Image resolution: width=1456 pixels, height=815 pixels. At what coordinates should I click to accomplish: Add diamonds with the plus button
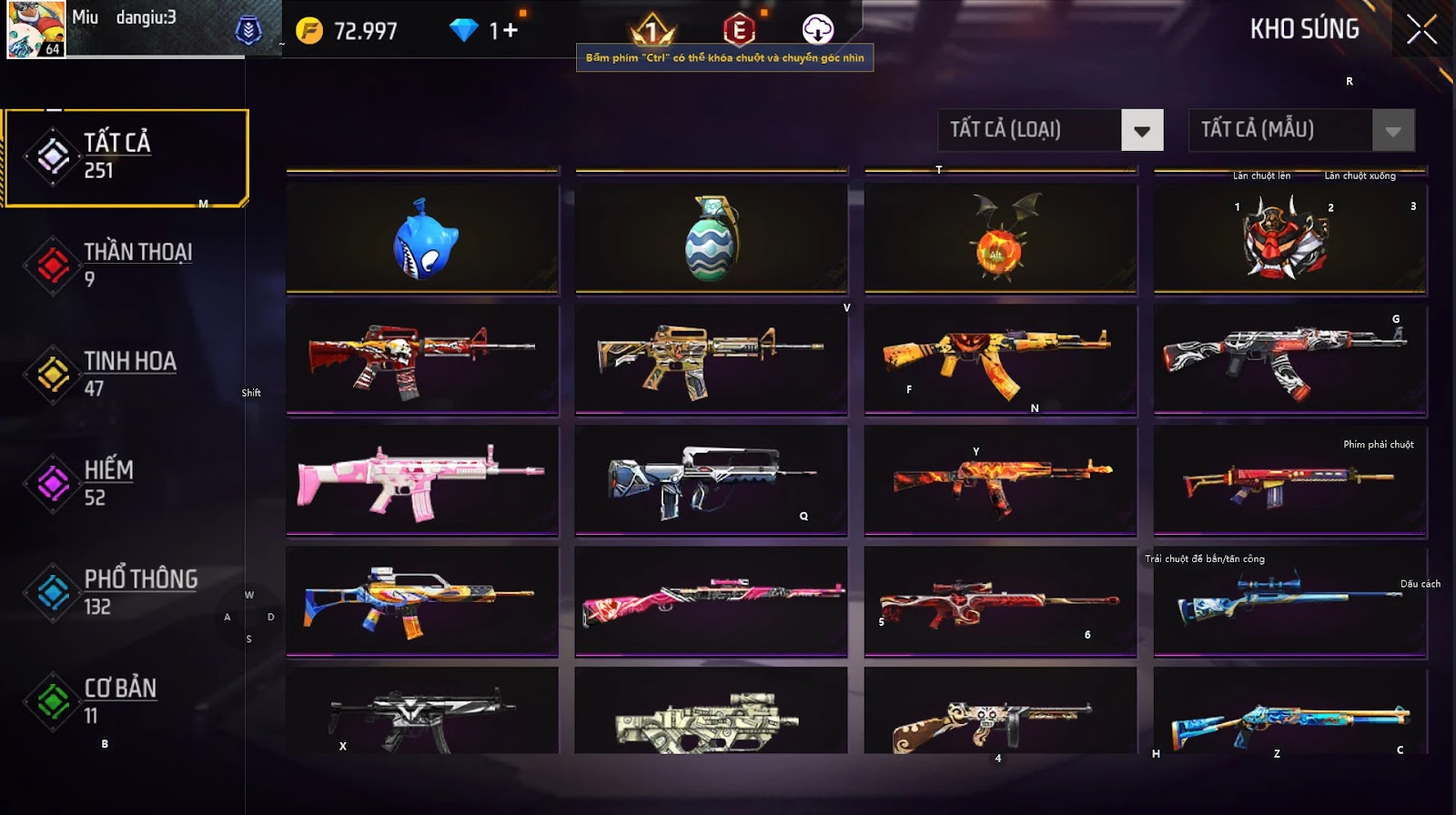click(x=510, y=31)
